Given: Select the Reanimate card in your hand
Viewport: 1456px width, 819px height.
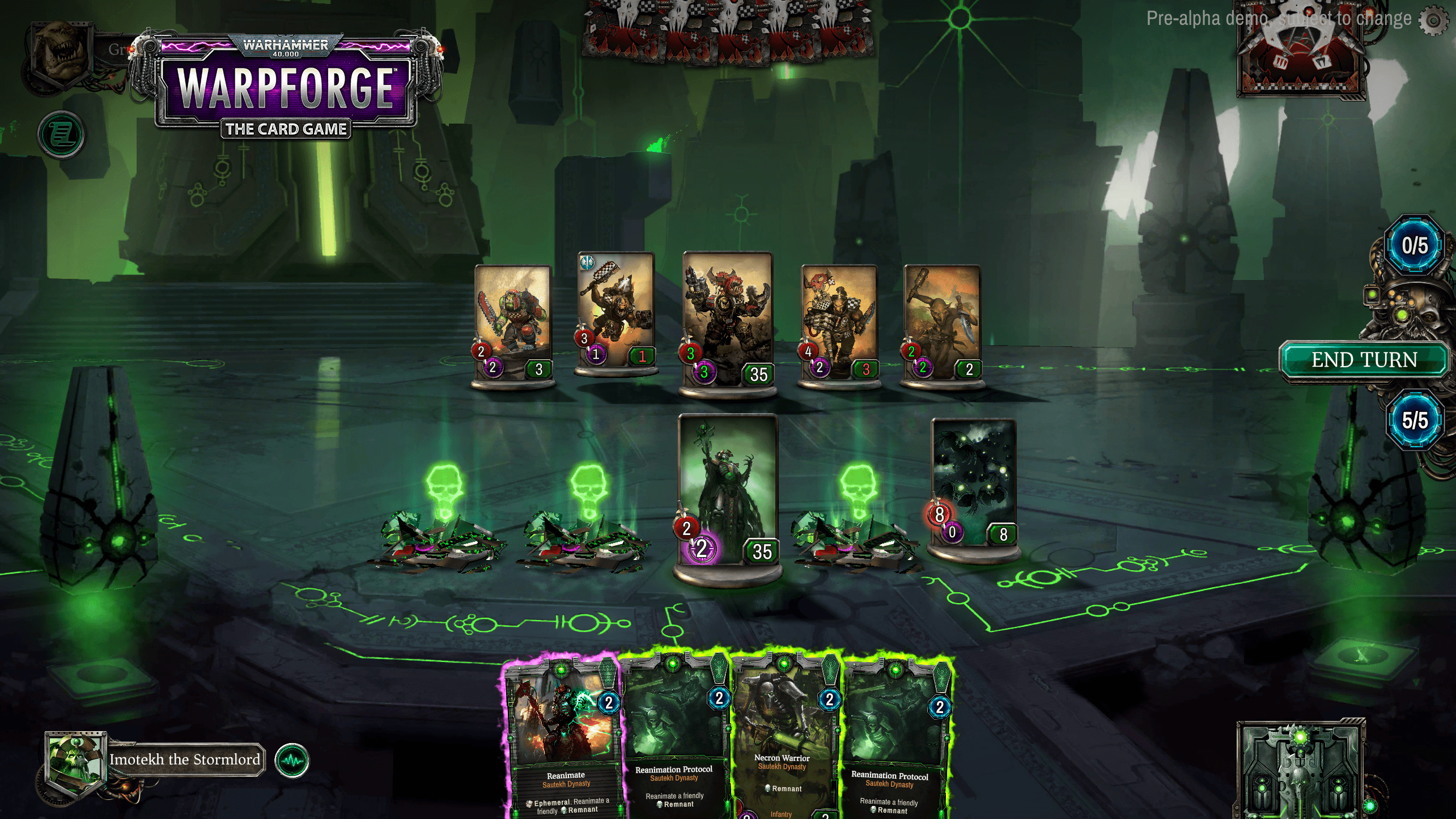Looking at the screenshot, I should [564, 748].
